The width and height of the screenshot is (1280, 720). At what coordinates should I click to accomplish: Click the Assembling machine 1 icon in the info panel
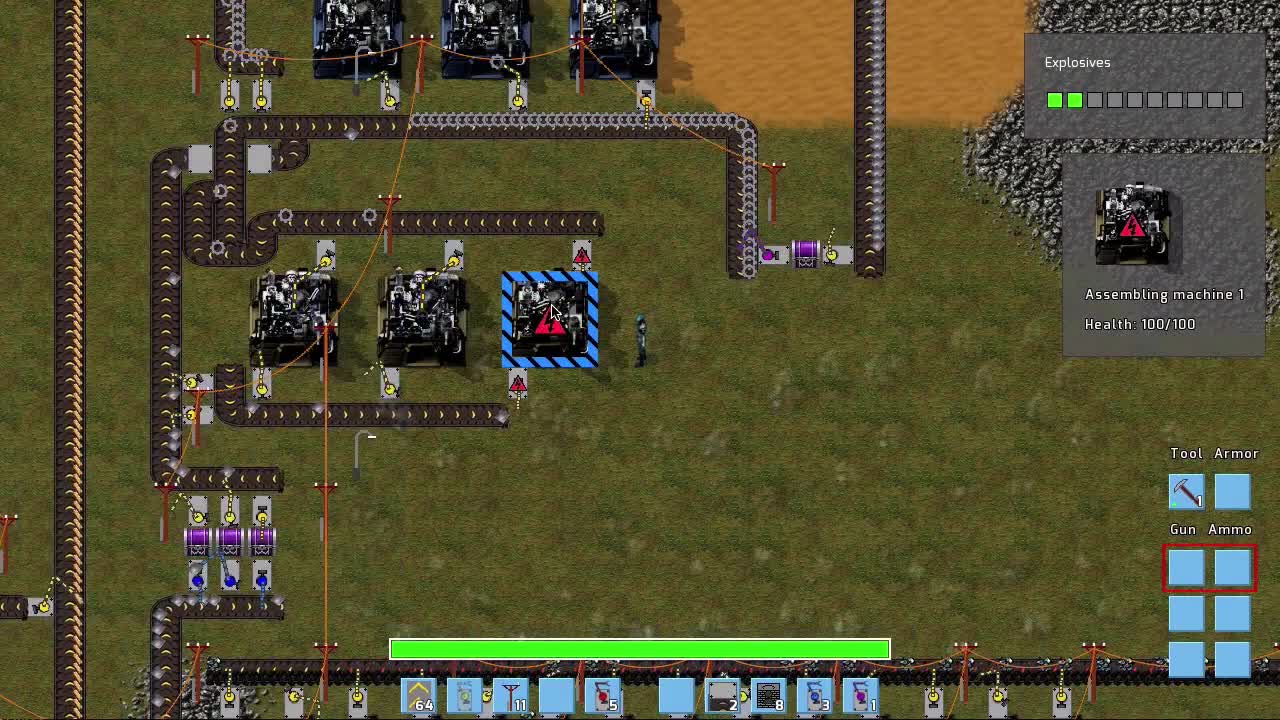tap(1133, 225)
